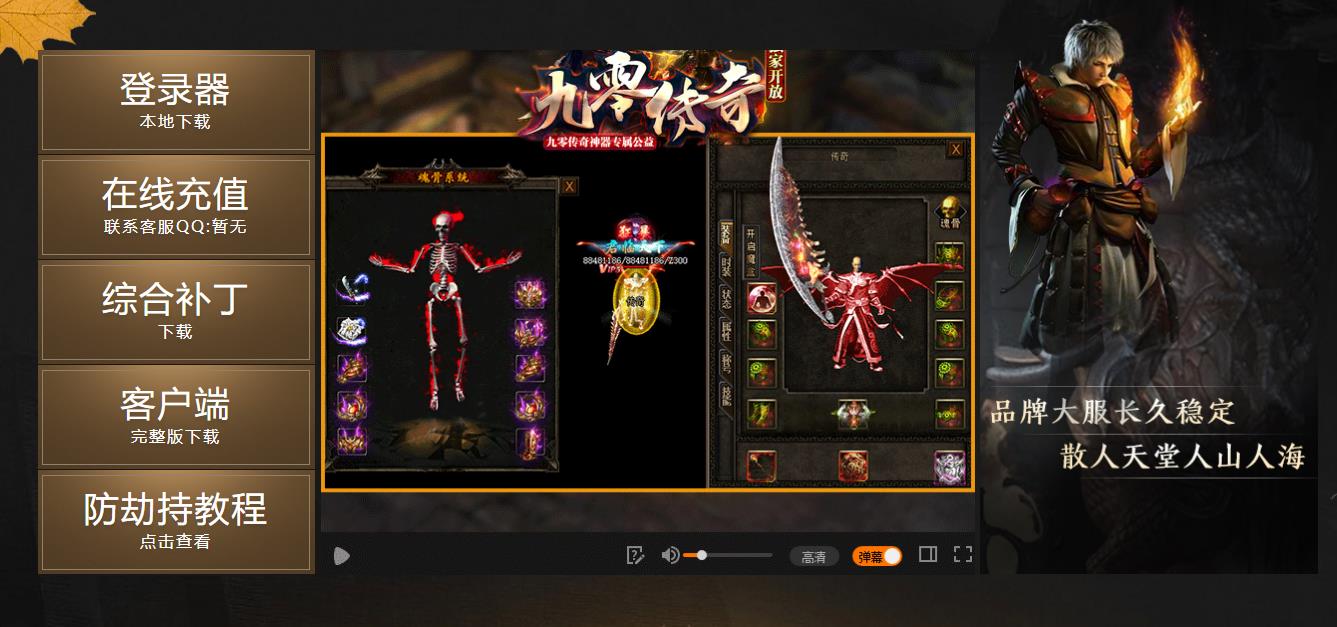Play the video with the play button
The image size is (1337, 627).
pyautogui.click(x=342, y=556)
